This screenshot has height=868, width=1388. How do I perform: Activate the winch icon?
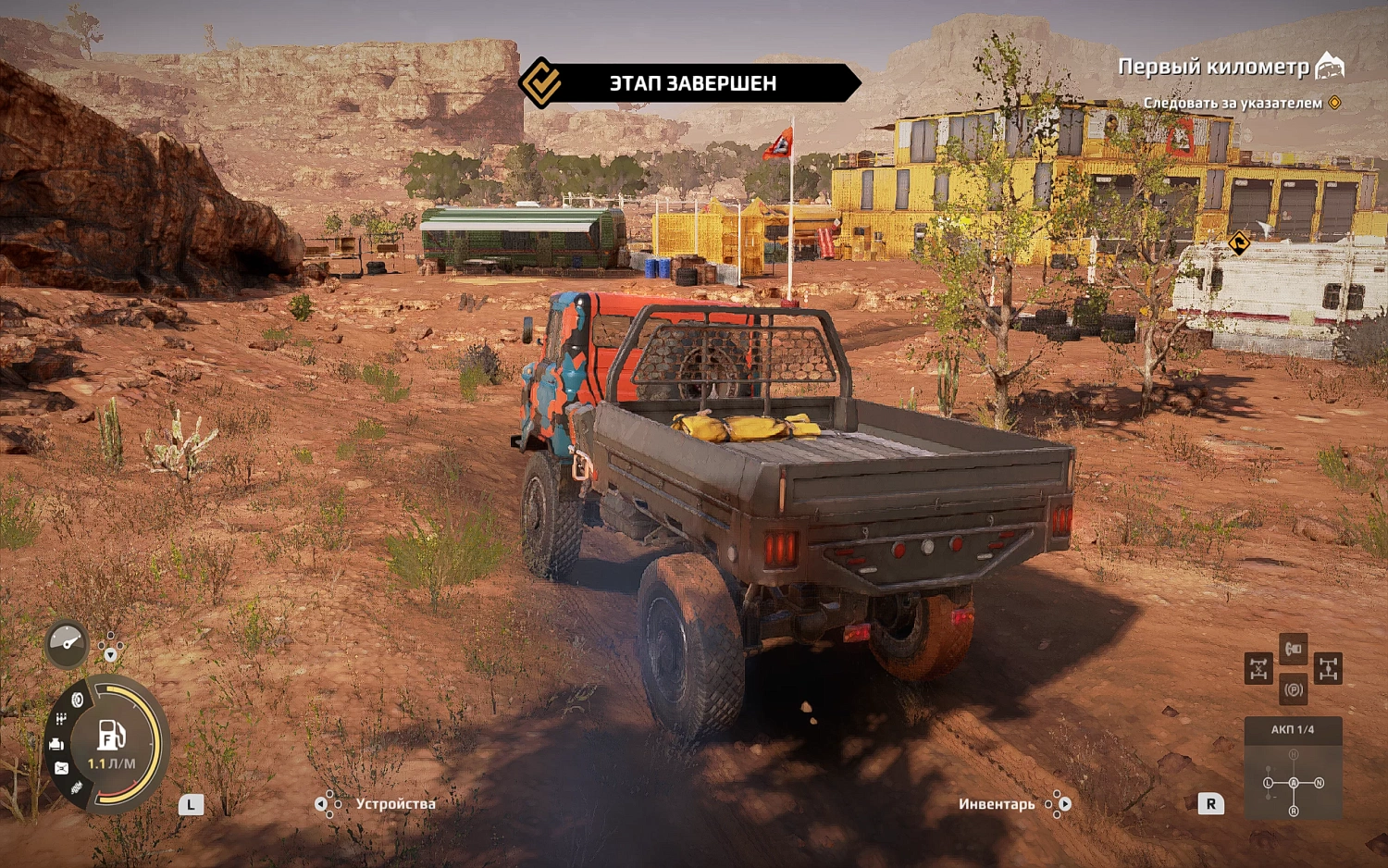1294,649
